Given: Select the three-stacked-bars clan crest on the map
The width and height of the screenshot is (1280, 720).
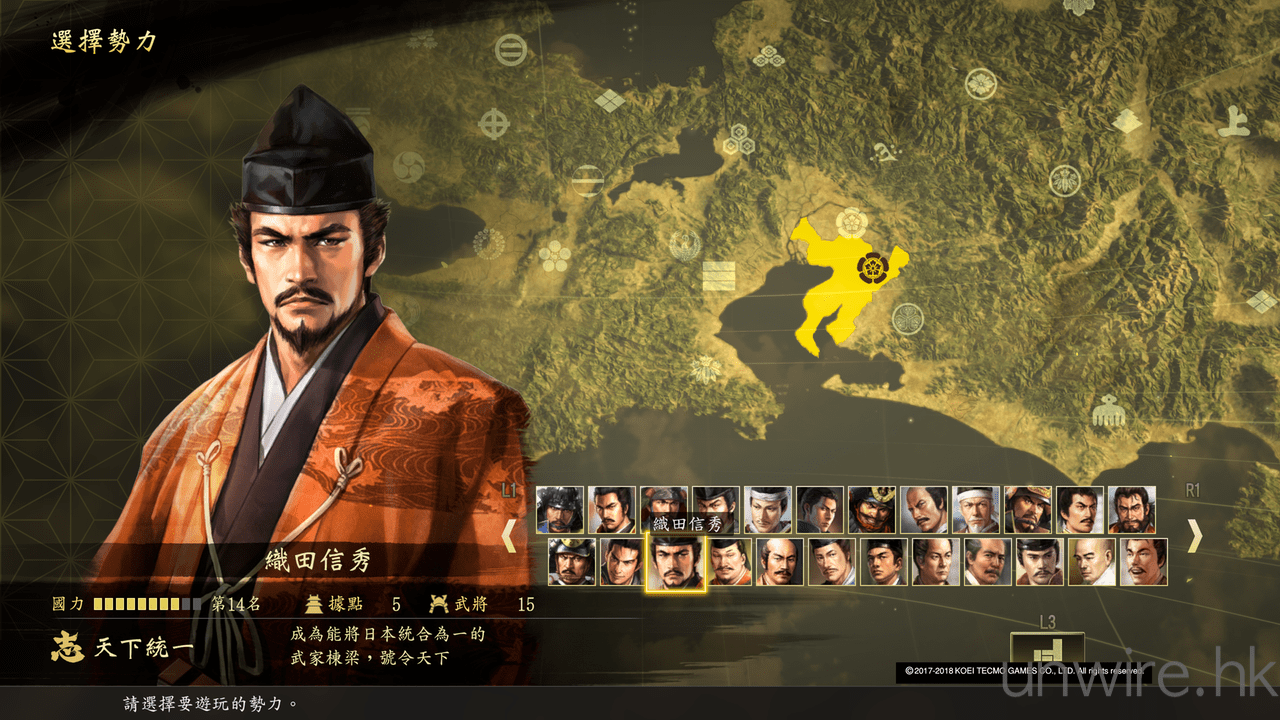Looking at the screenshot, I should click(x=718, y=275).
